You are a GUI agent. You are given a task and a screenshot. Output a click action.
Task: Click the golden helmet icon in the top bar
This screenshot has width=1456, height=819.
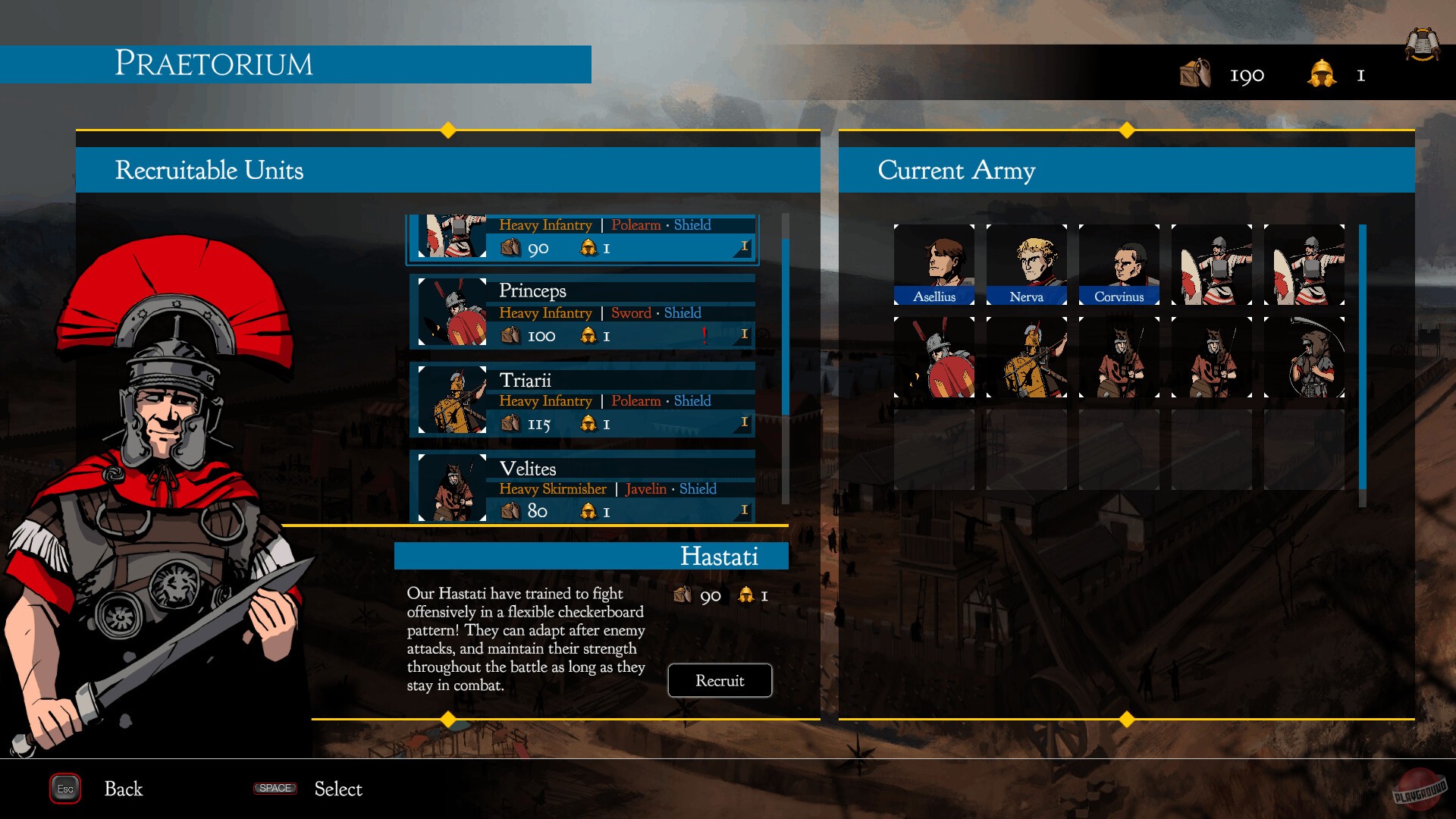point(1322,75)
